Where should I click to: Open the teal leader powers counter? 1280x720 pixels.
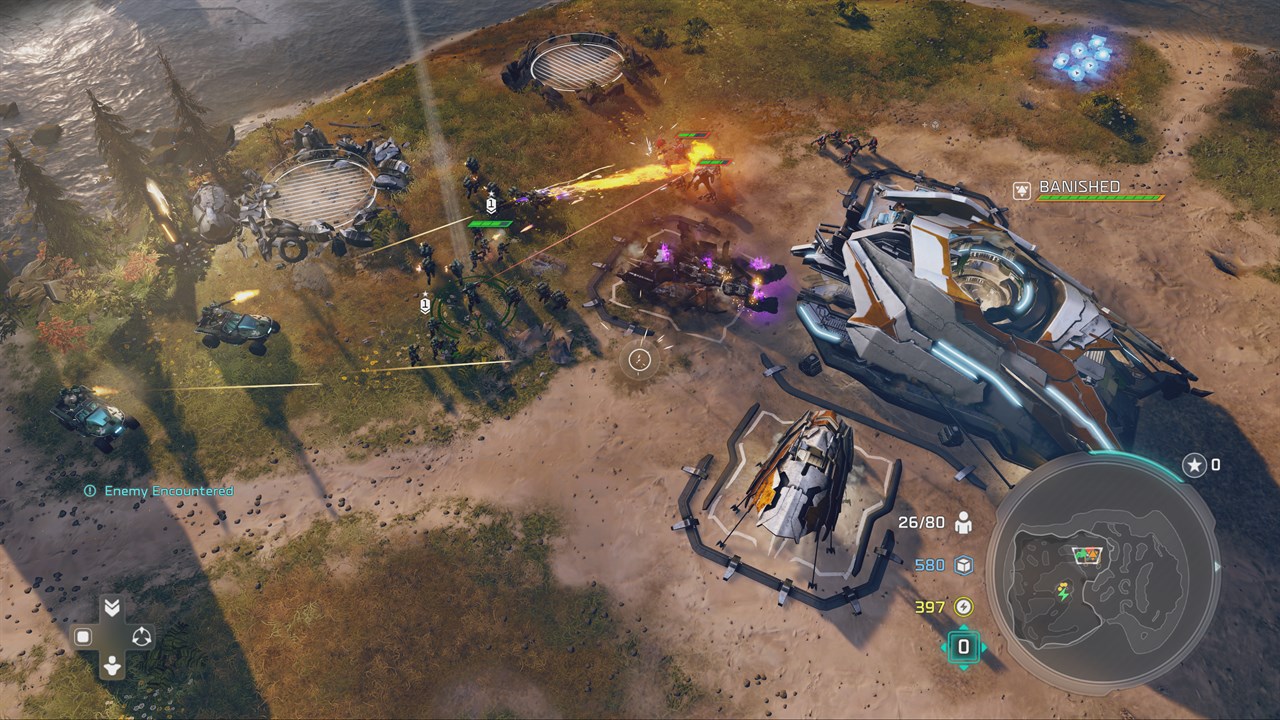(x=963, y=646)
